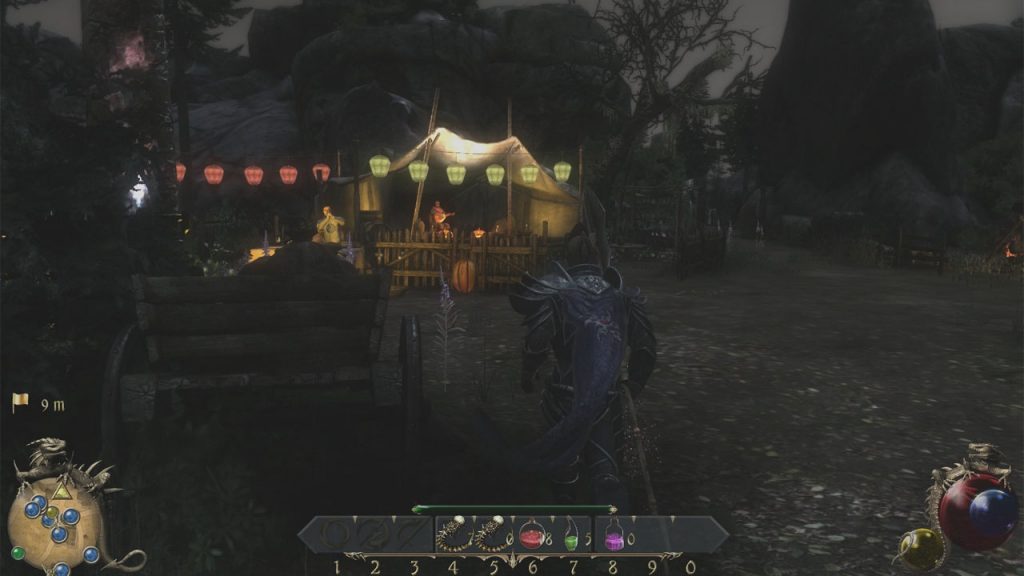Use the green potion in the hotbar

click(571, 536)
